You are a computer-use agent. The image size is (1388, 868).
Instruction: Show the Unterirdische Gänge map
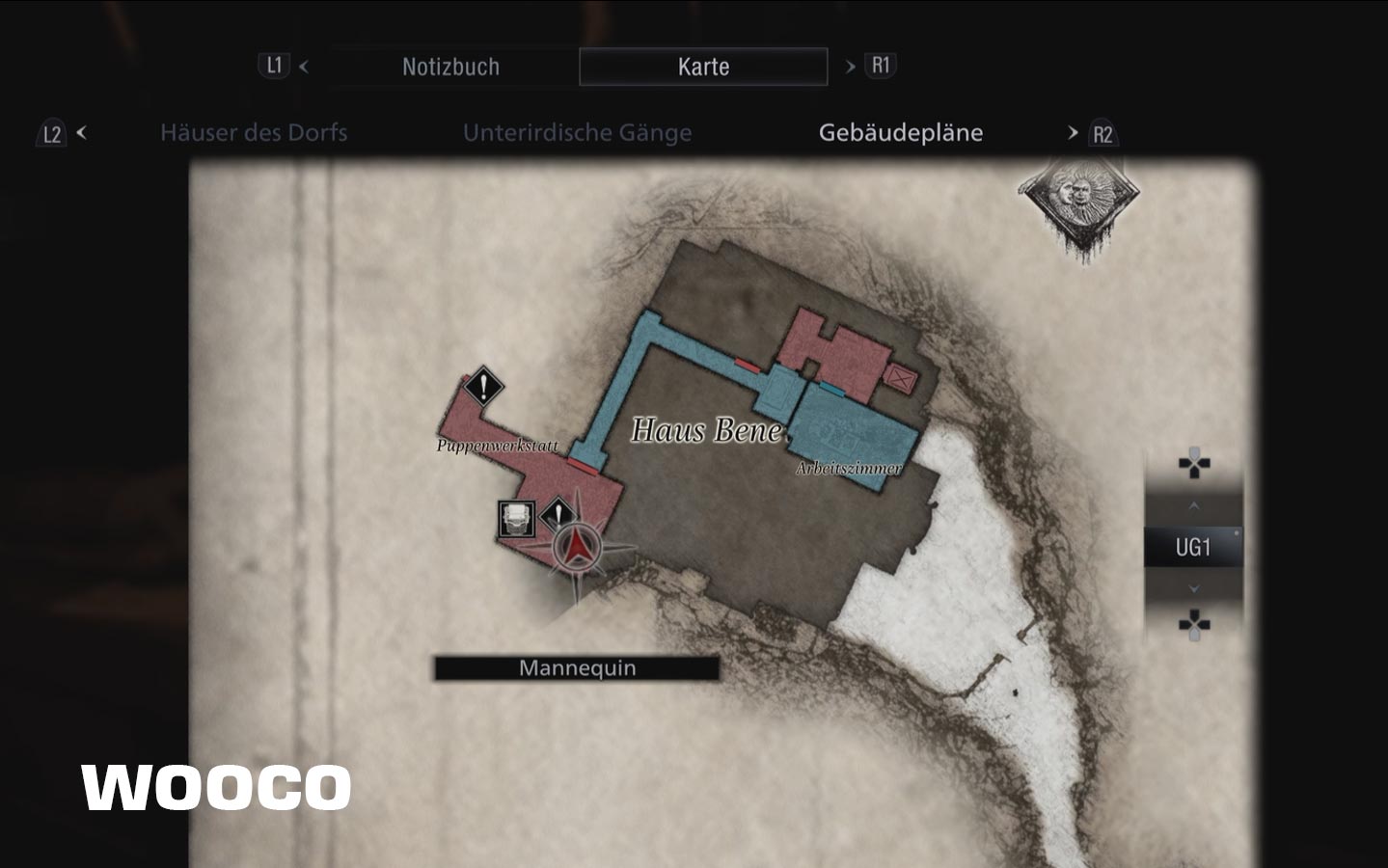pyautogui.click(x=577, y=132)
